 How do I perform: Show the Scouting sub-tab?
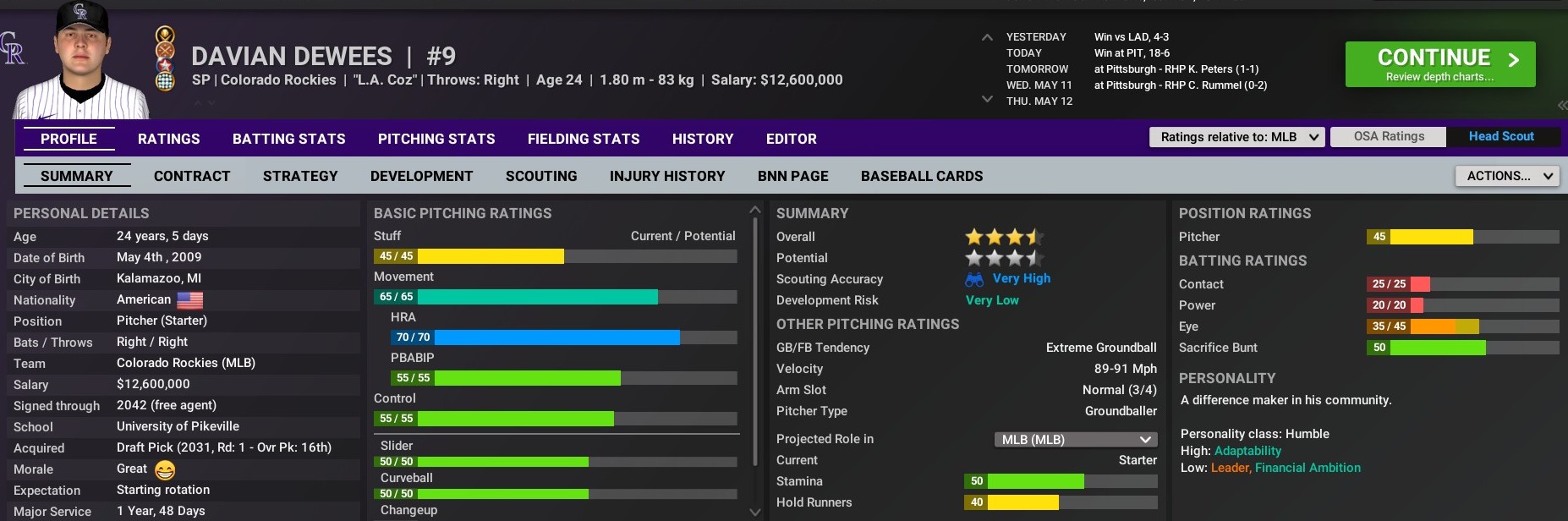pos(541,176)
